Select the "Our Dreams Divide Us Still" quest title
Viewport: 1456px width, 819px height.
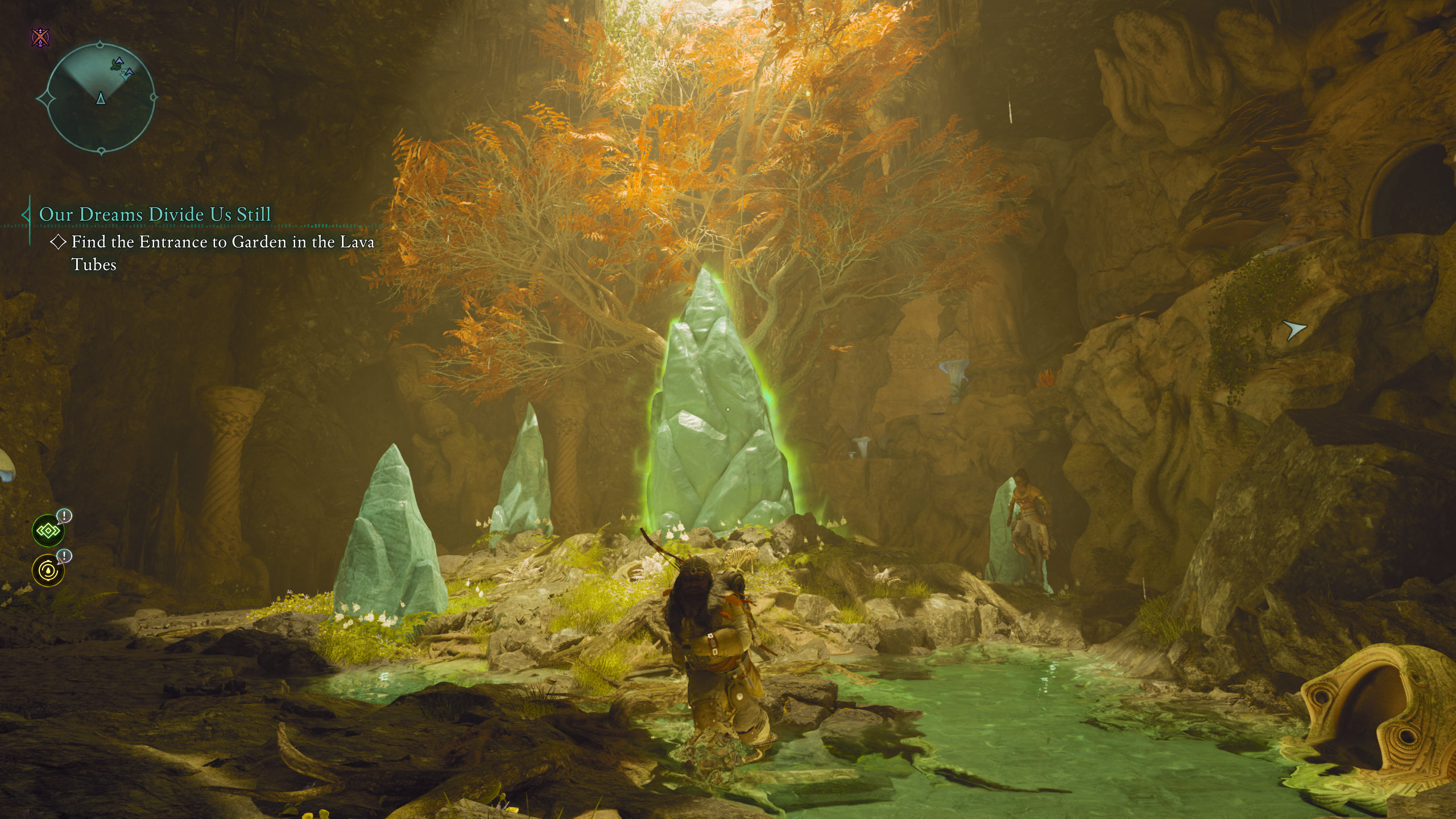[x=155, y=214]
